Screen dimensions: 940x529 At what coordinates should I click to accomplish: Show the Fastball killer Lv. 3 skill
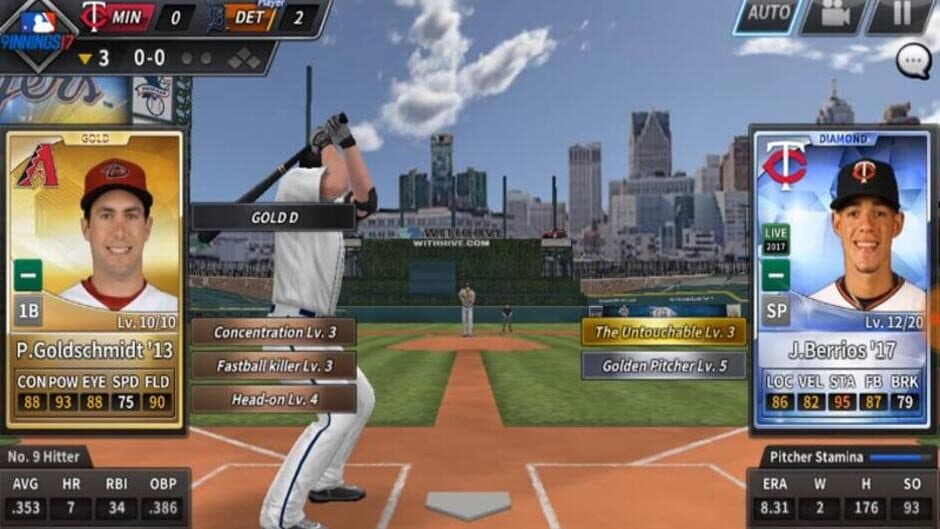click(x=274, y=365)
